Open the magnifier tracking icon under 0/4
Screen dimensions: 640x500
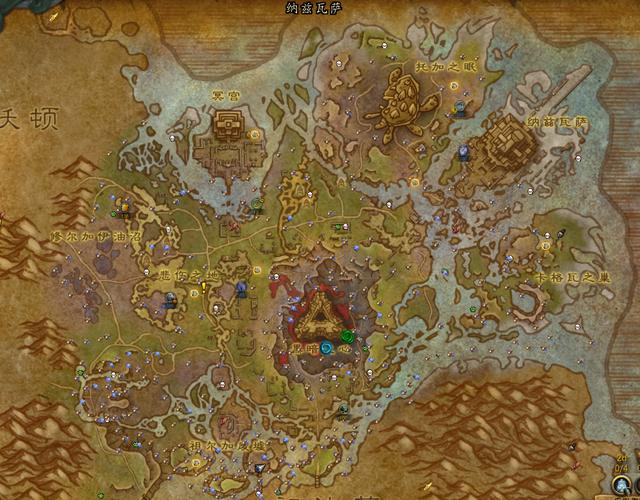(622, 483)
